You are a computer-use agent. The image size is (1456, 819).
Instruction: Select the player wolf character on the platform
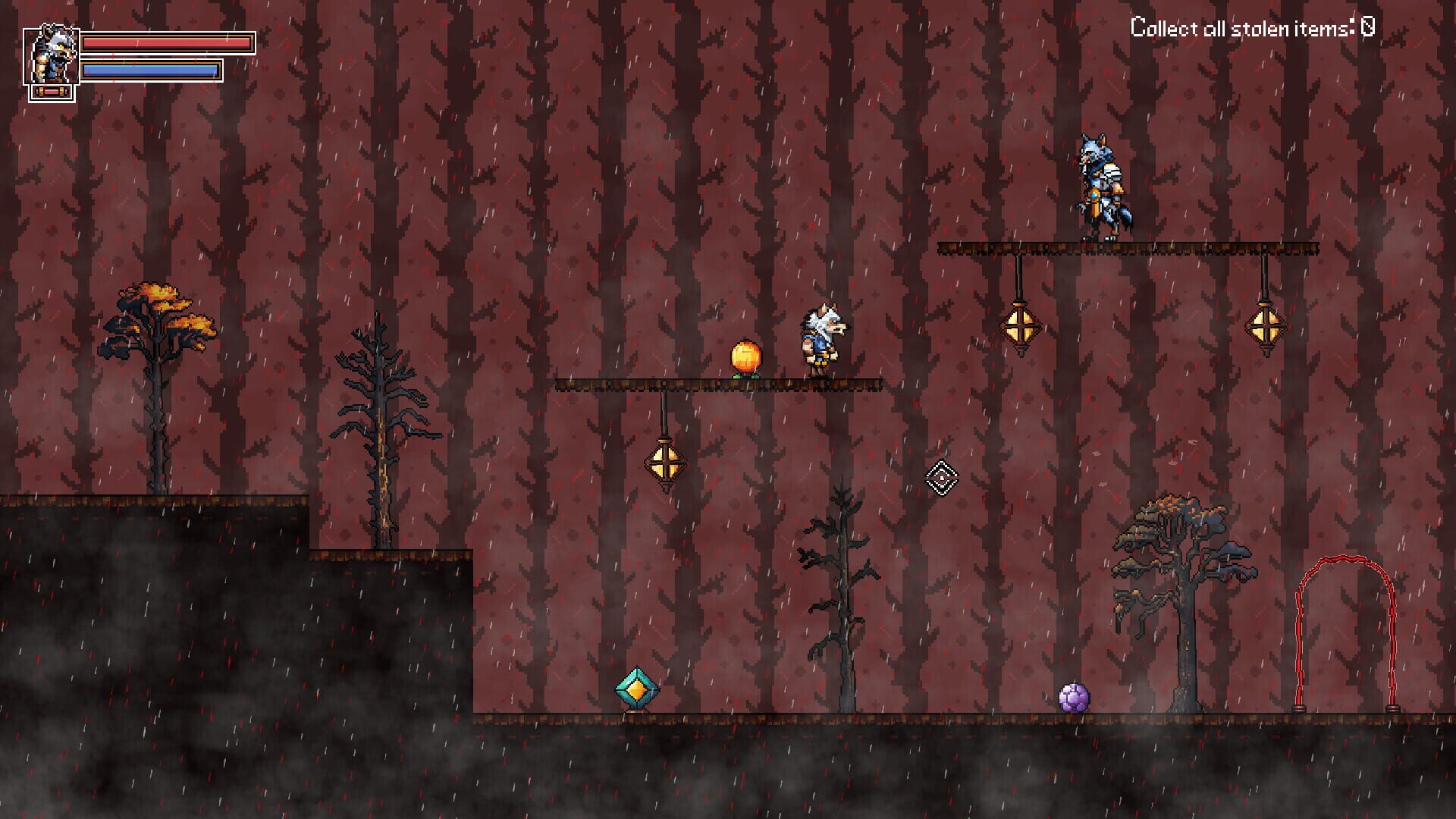pyautogui.click(x=820, y=343)
